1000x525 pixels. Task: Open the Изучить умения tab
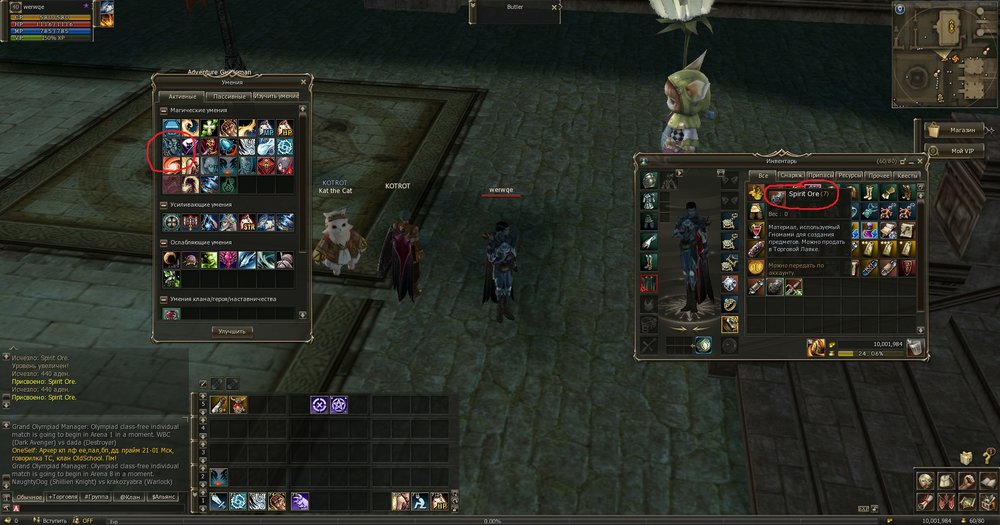(x=276, y=96)
